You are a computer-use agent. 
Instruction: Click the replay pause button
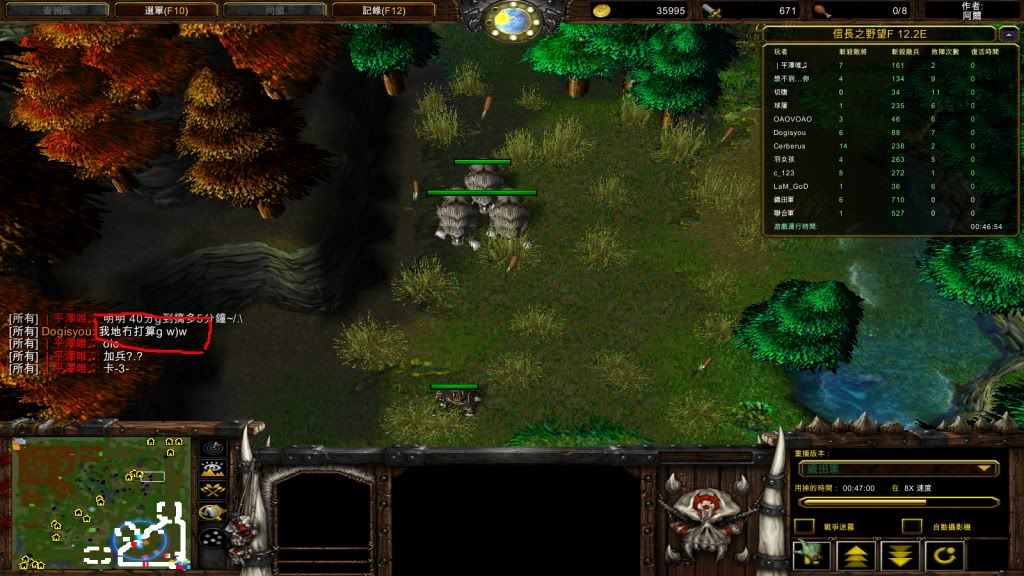pyautogui.click(x=811, y=556)
